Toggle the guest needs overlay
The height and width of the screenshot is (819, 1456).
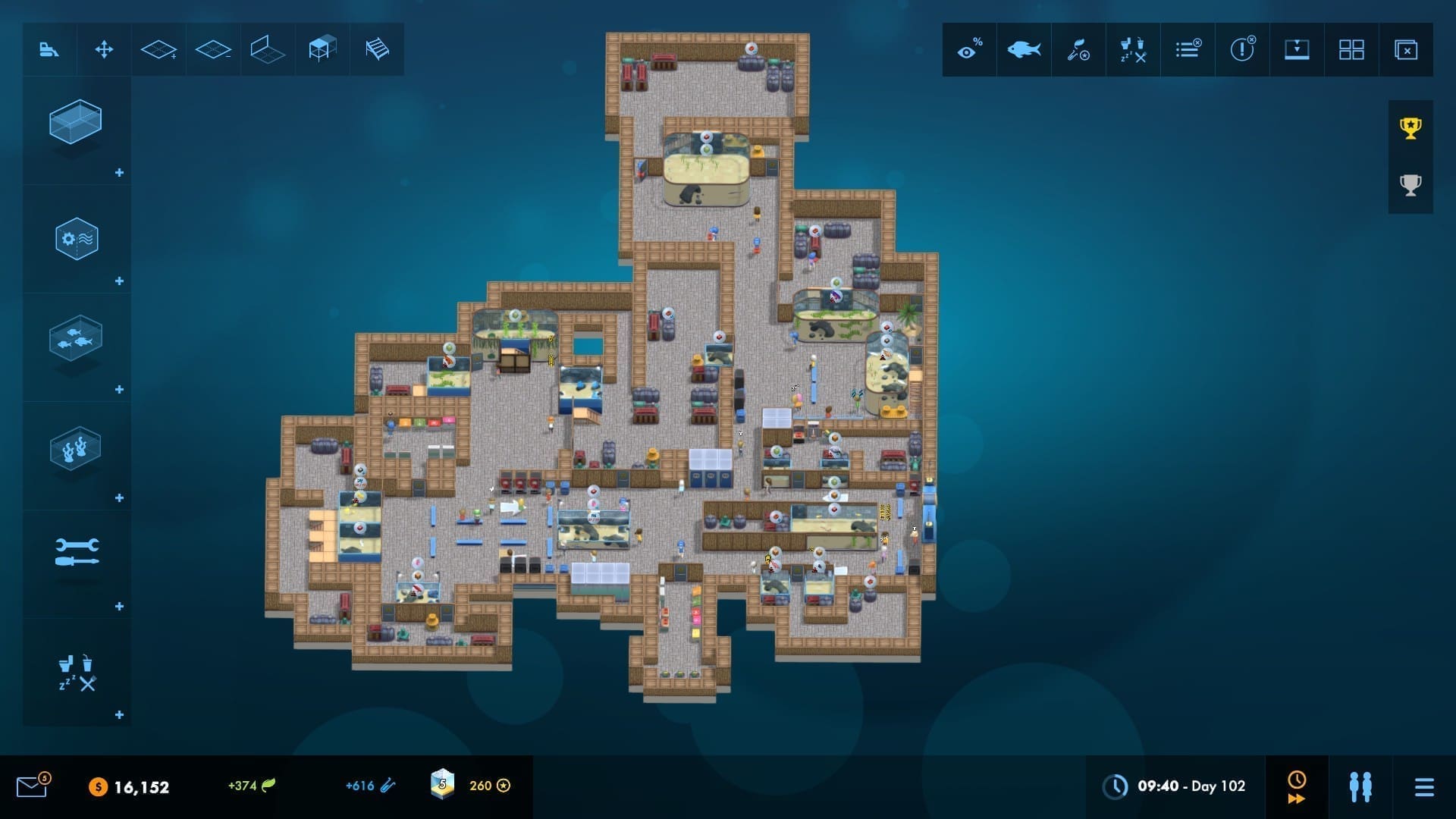[x=1133, y=49]
